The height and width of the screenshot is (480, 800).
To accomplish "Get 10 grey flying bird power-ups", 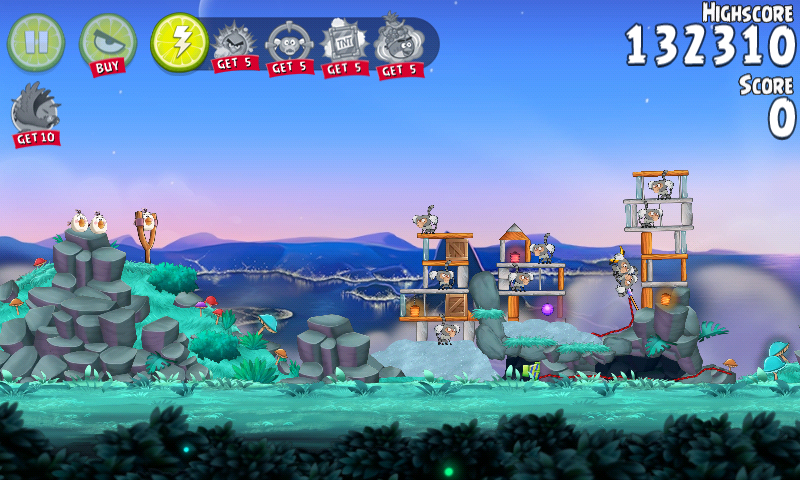I will [35, 113].
